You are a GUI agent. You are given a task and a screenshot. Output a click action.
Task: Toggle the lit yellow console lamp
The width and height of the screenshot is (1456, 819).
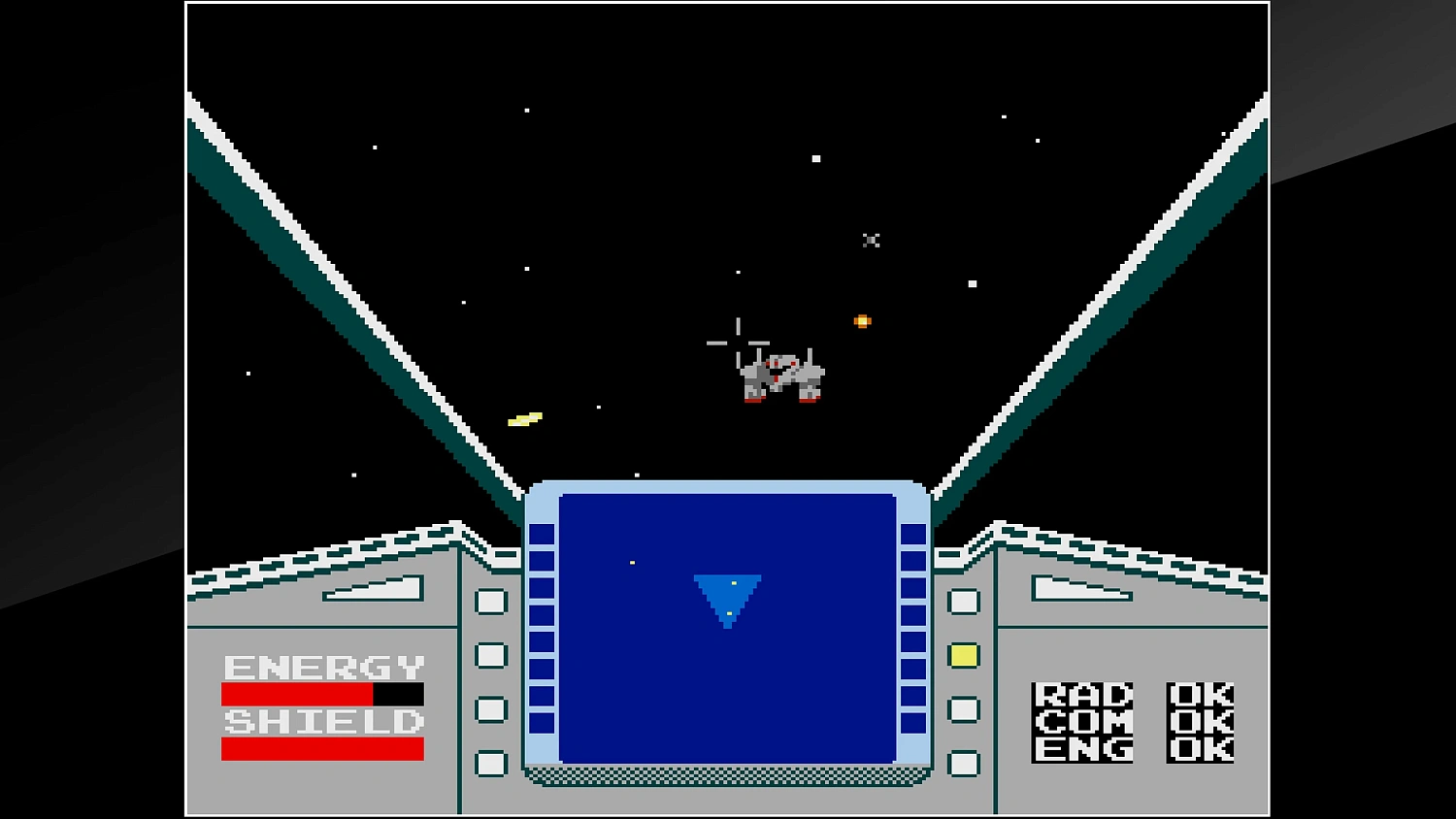point(963,657)
